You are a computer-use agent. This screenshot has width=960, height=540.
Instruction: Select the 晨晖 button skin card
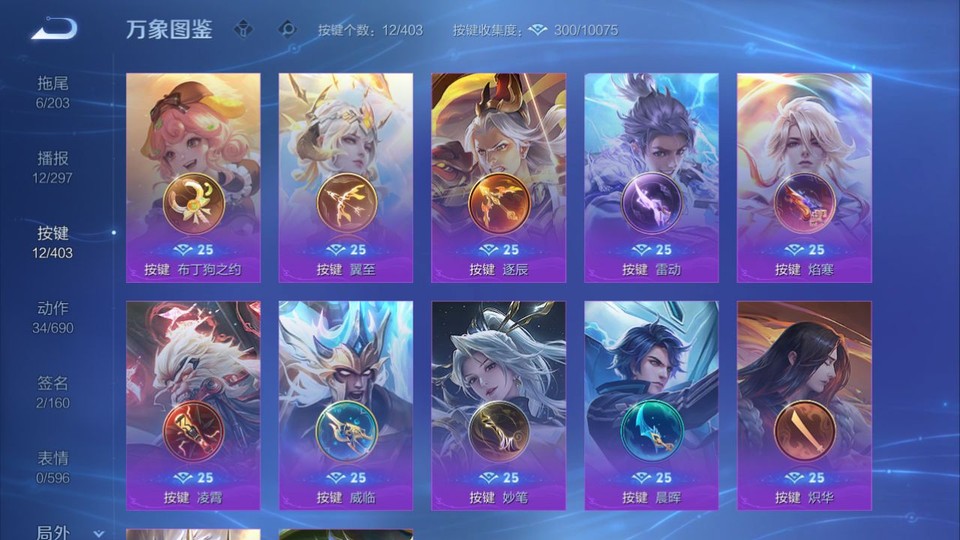pyautogui.click(x=651, y=405)
